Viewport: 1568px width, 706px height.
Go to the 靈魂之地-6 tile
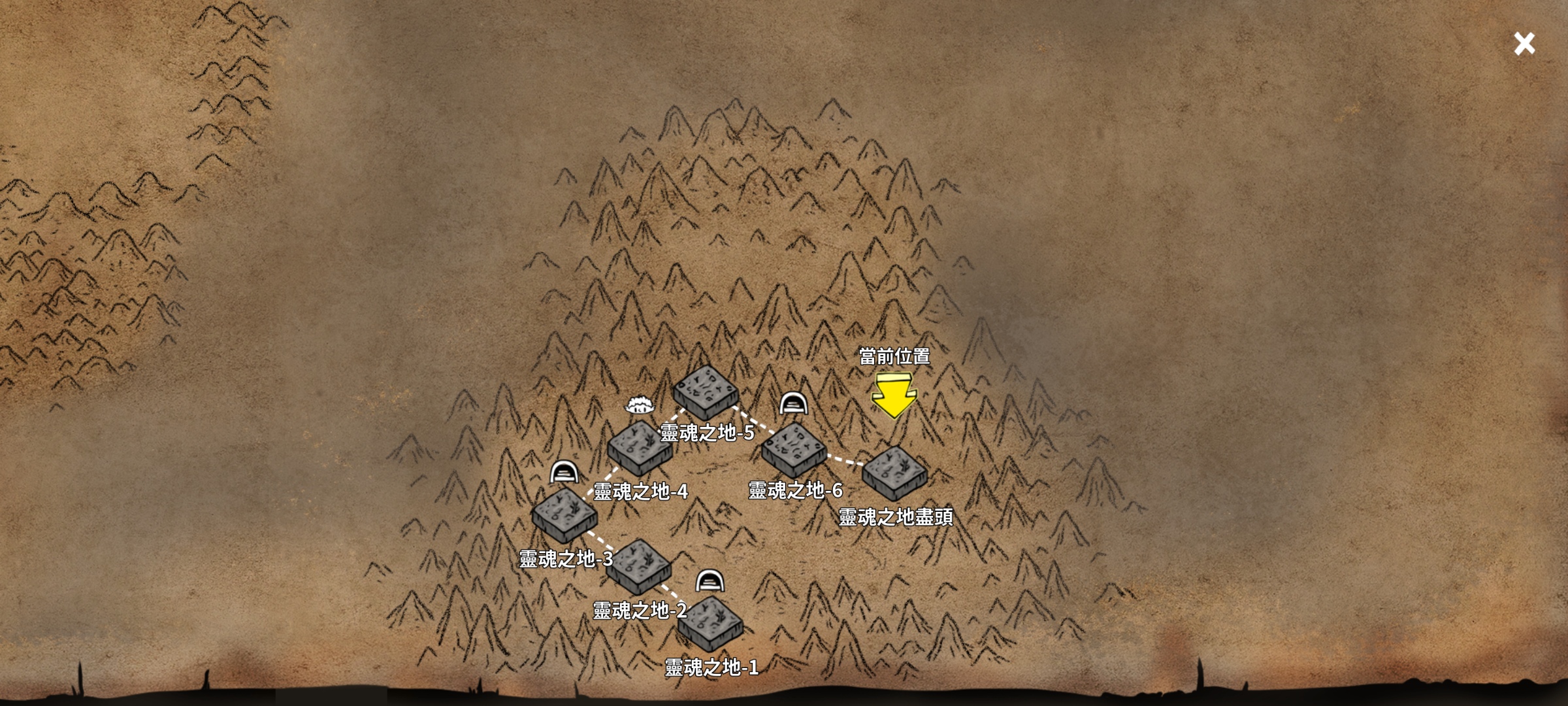click(794, 448)
